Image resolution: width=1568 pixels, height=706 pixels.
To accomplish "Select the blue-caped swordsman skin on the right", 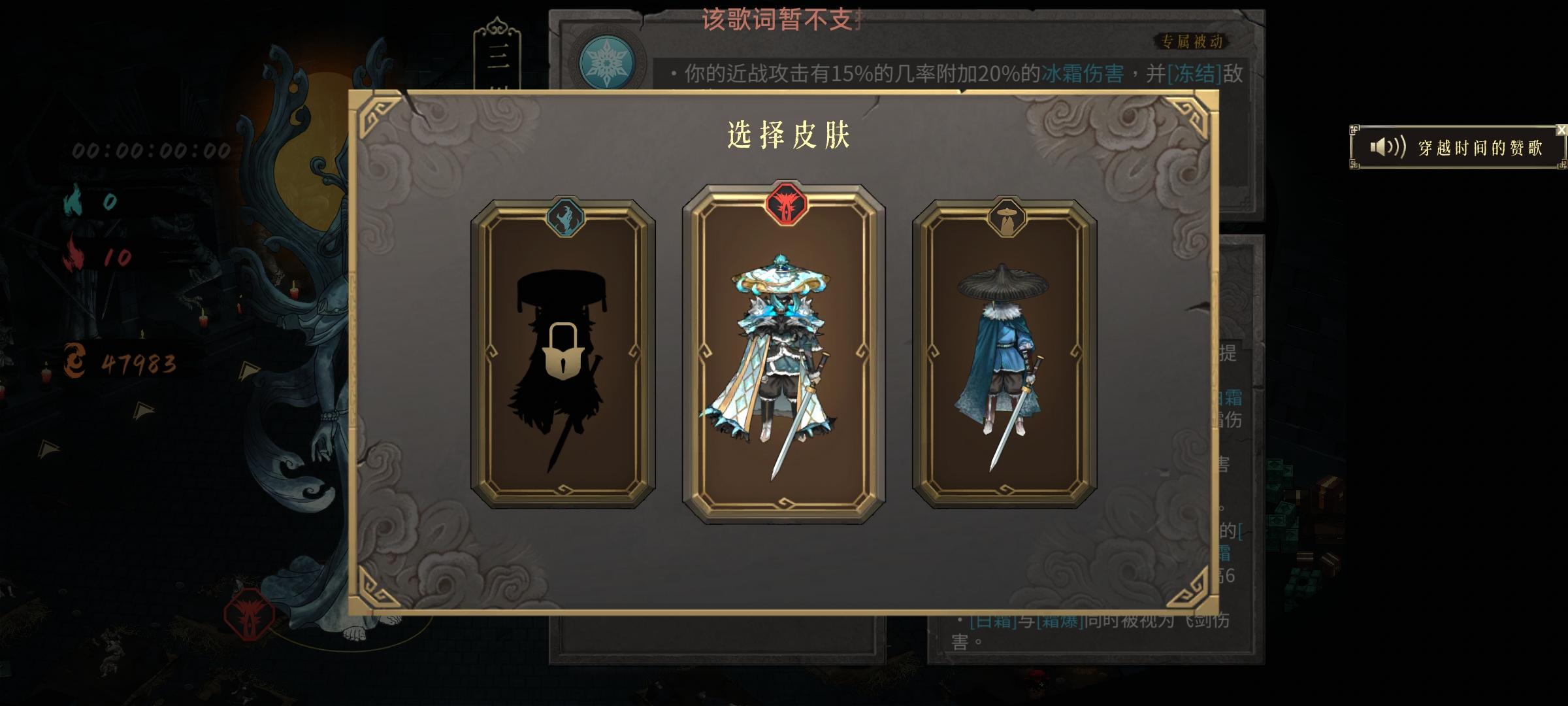I will coord(1007,360).
